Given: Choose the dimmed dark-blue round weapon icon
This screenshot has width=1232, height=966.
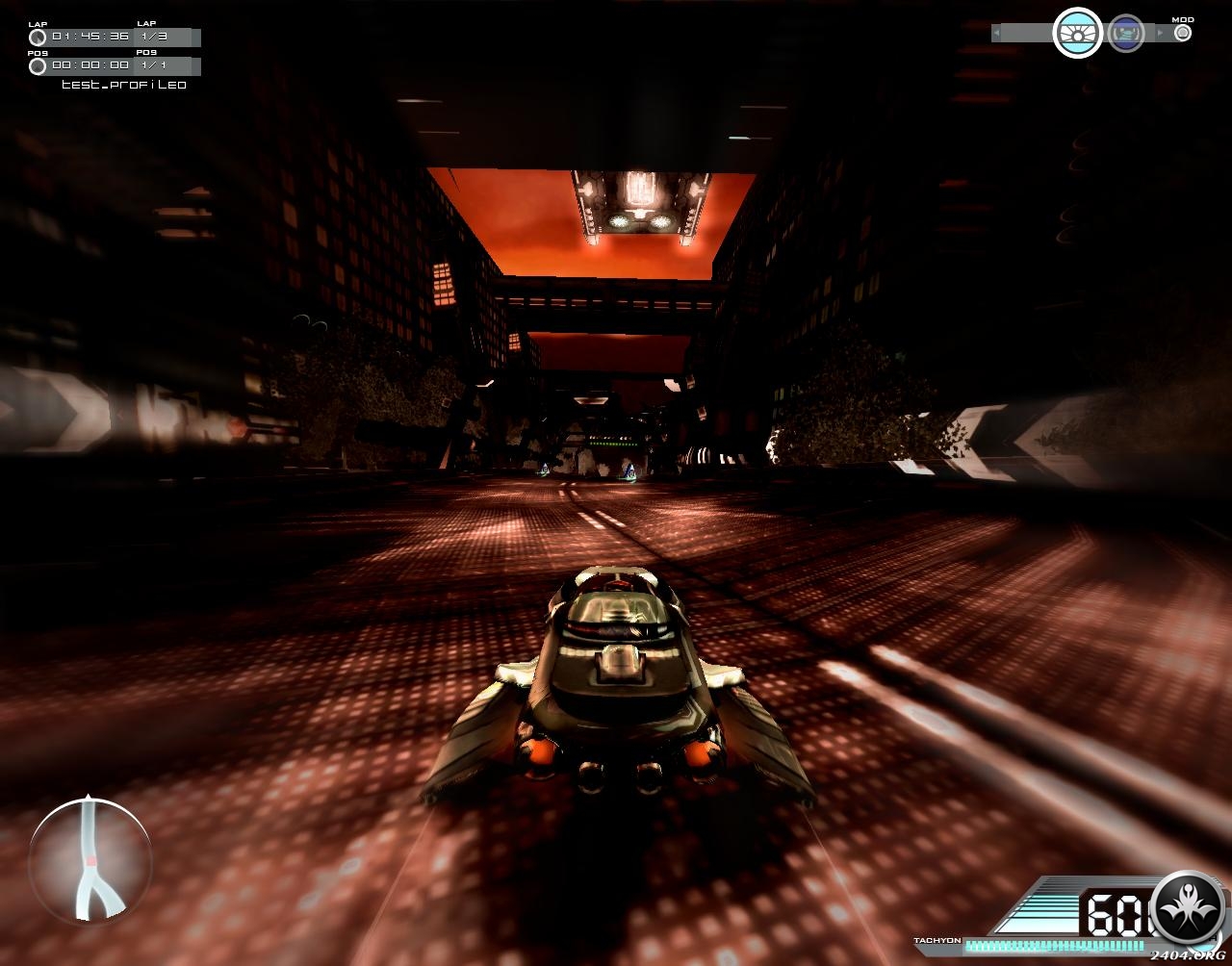Looking at the screenshot, I should [x=1125, y=34].
